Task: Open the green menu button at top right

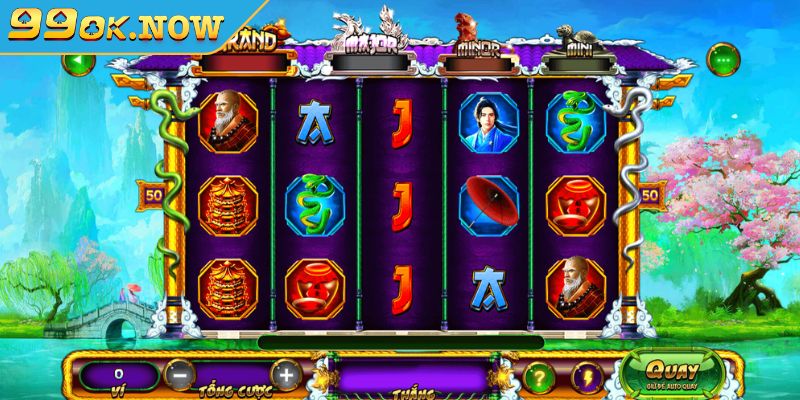Action: [x=722, y=59]
